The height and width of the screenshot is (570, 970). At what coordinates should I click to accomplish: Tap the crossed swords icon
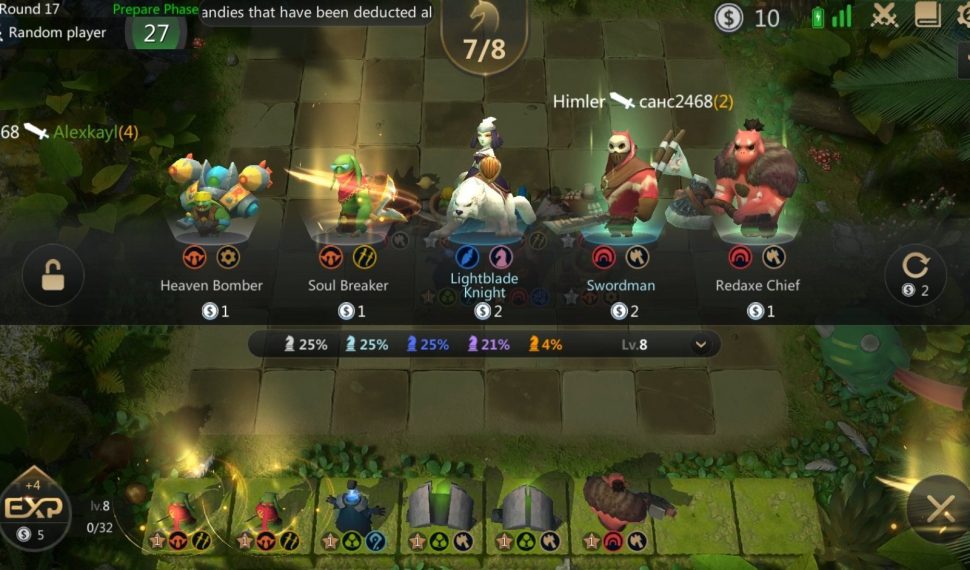coord(885,15)
